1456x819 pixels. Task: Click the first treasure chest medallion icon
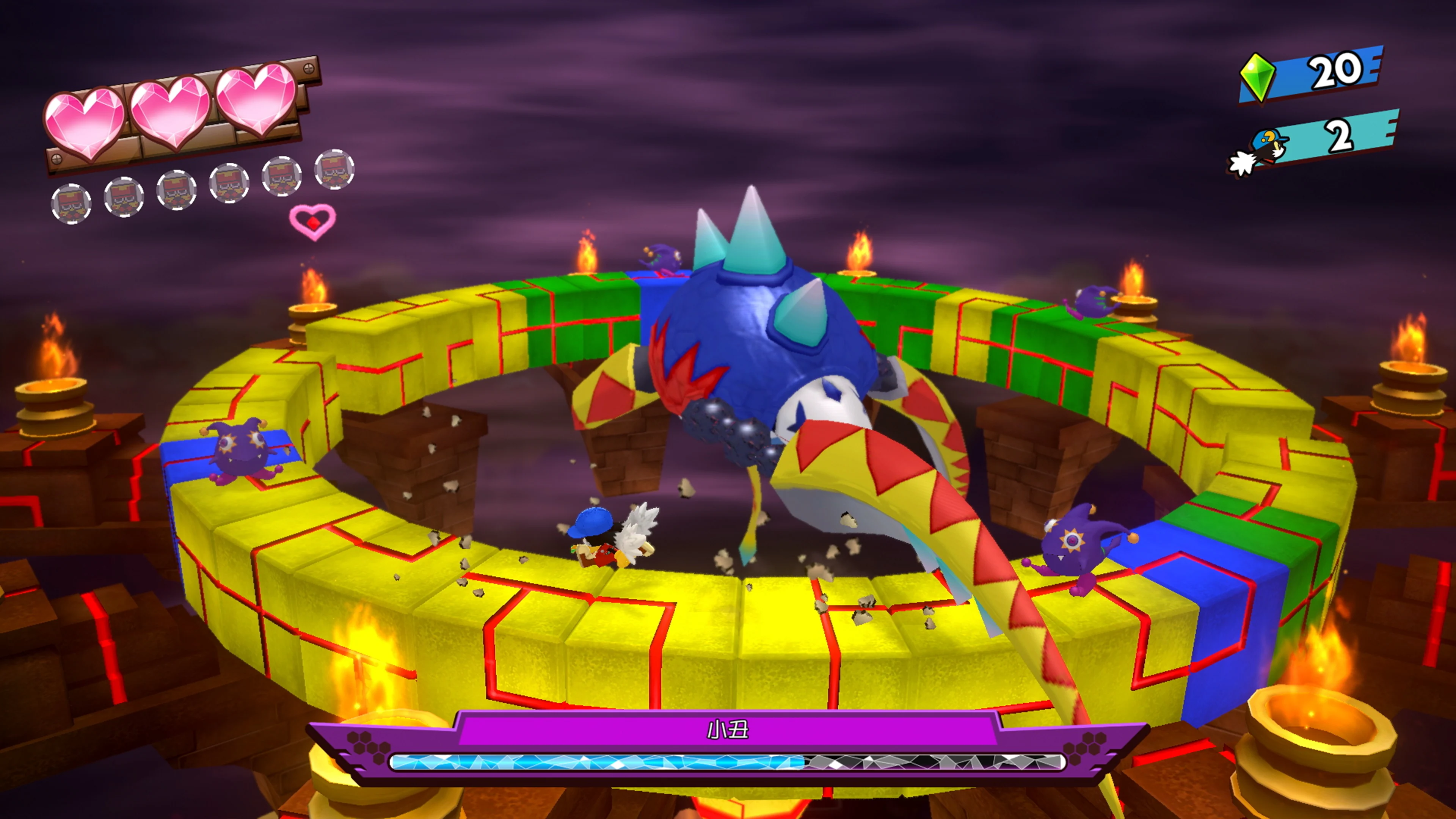[72, 204]
